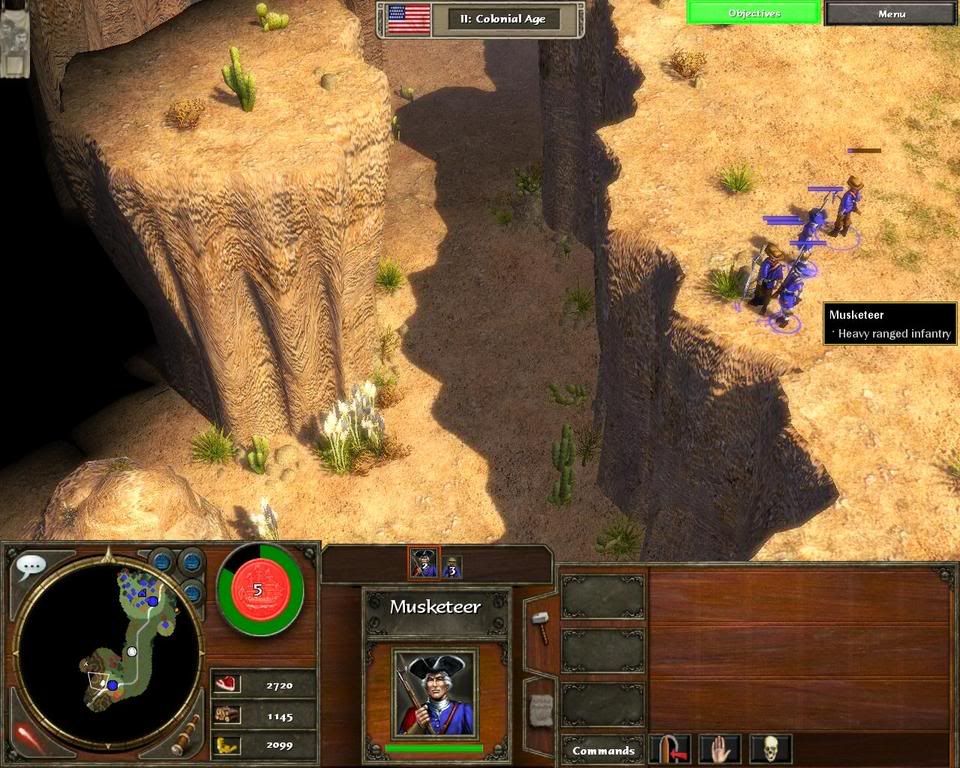960x768 pixels.
Task: Click the coin resource icon
Action: point(227,744)
